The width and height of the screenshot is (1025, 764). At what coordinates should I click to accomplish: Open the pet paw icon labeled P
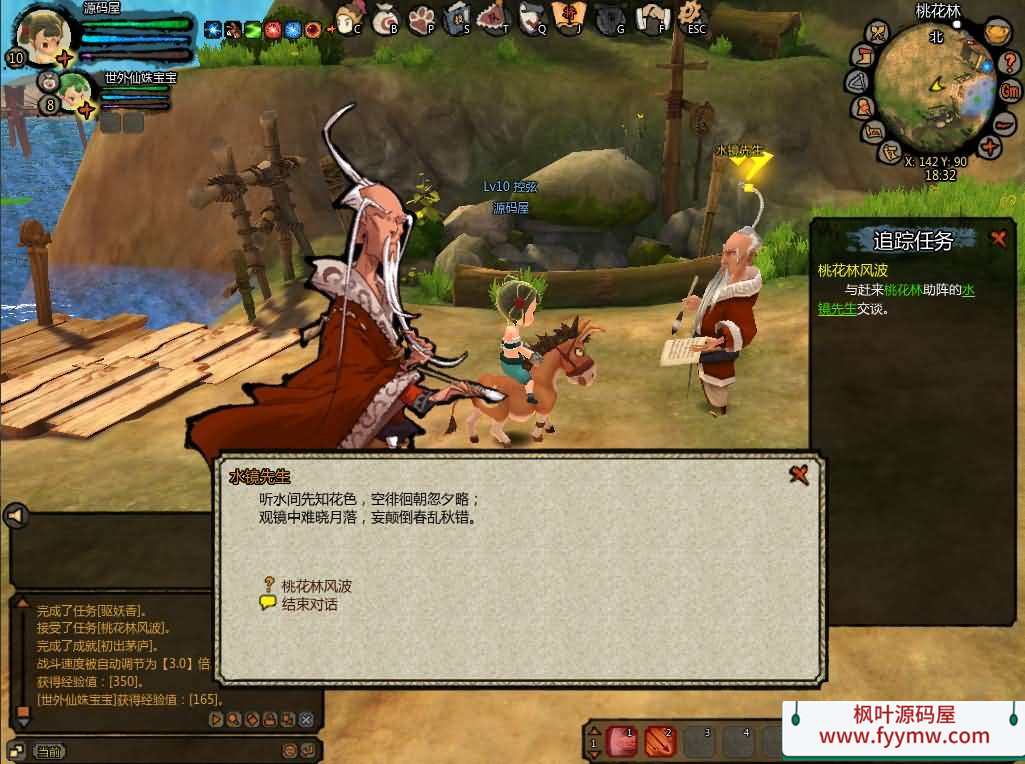pos(422,17)
